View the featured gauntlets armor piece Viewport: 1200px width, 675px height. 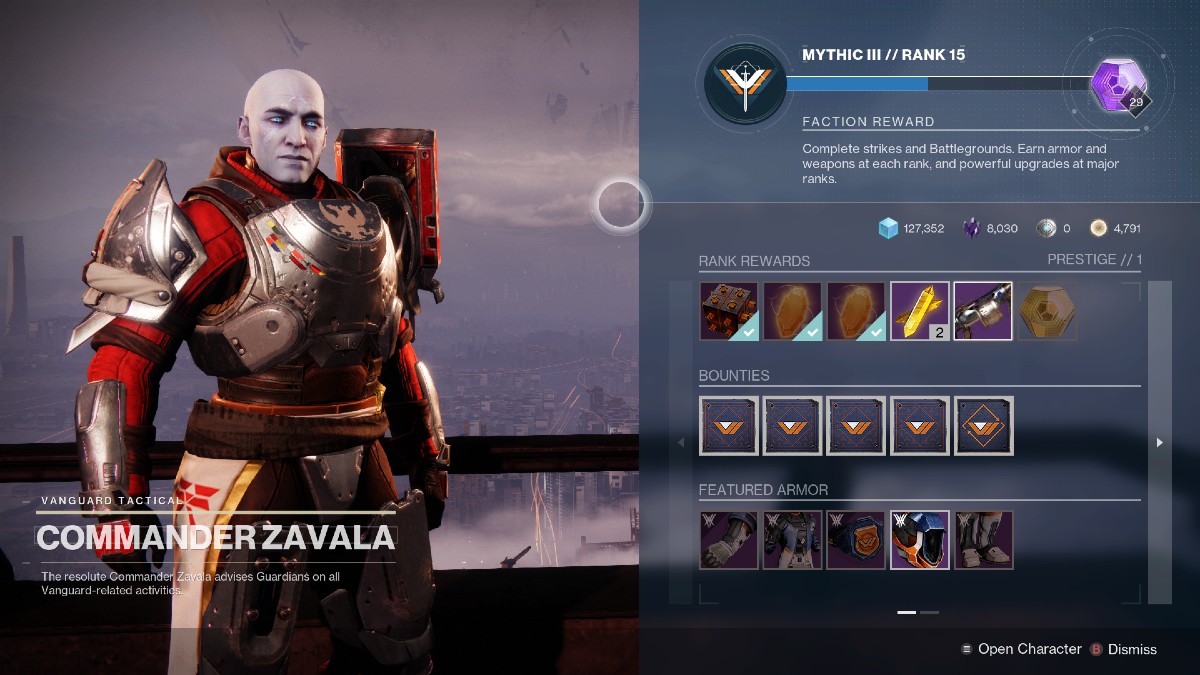pos(728,540)
